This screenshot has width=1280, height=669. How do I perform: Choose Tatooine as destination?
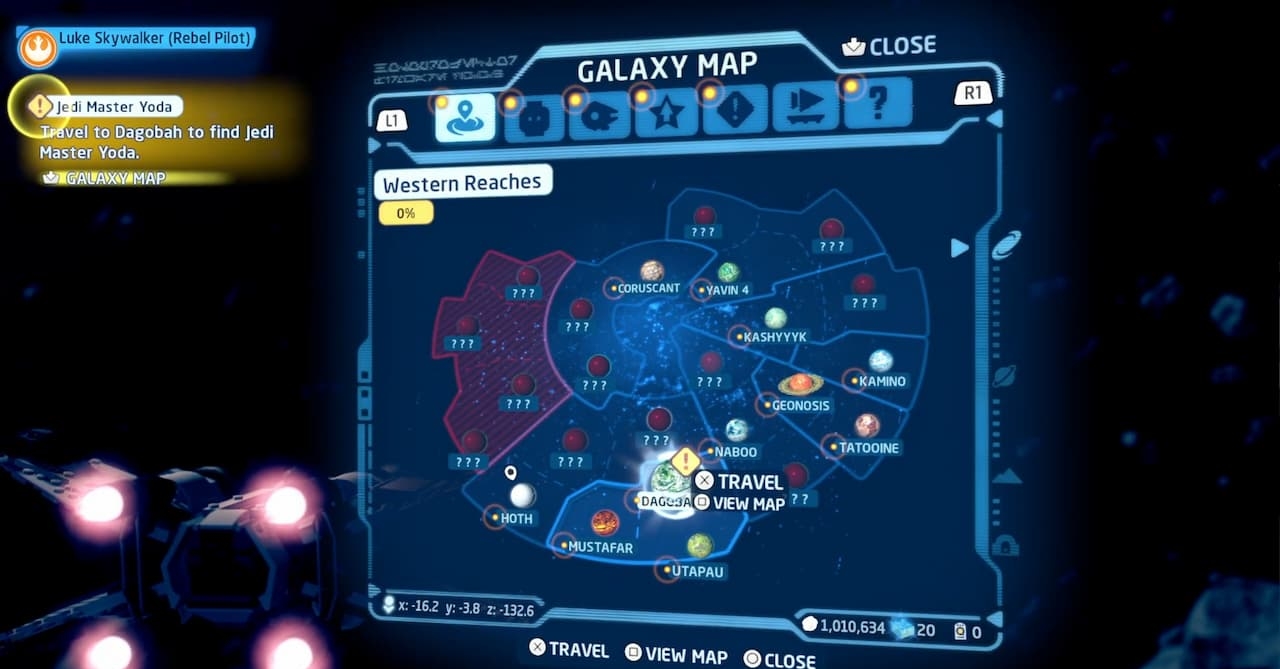coord(867,427)
